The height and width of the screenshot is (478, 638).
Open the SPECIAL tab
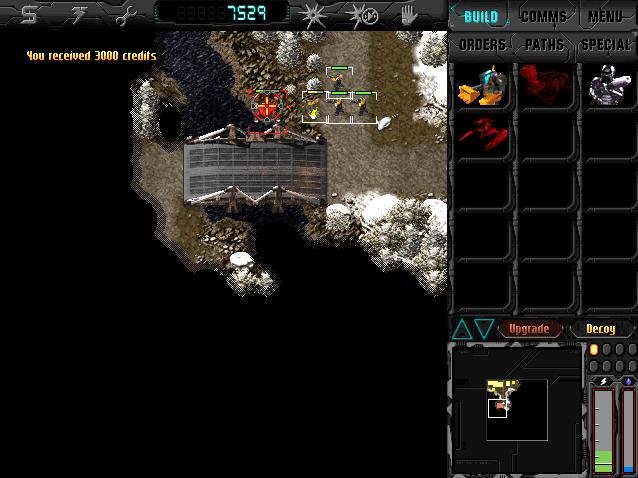(606, 45)
